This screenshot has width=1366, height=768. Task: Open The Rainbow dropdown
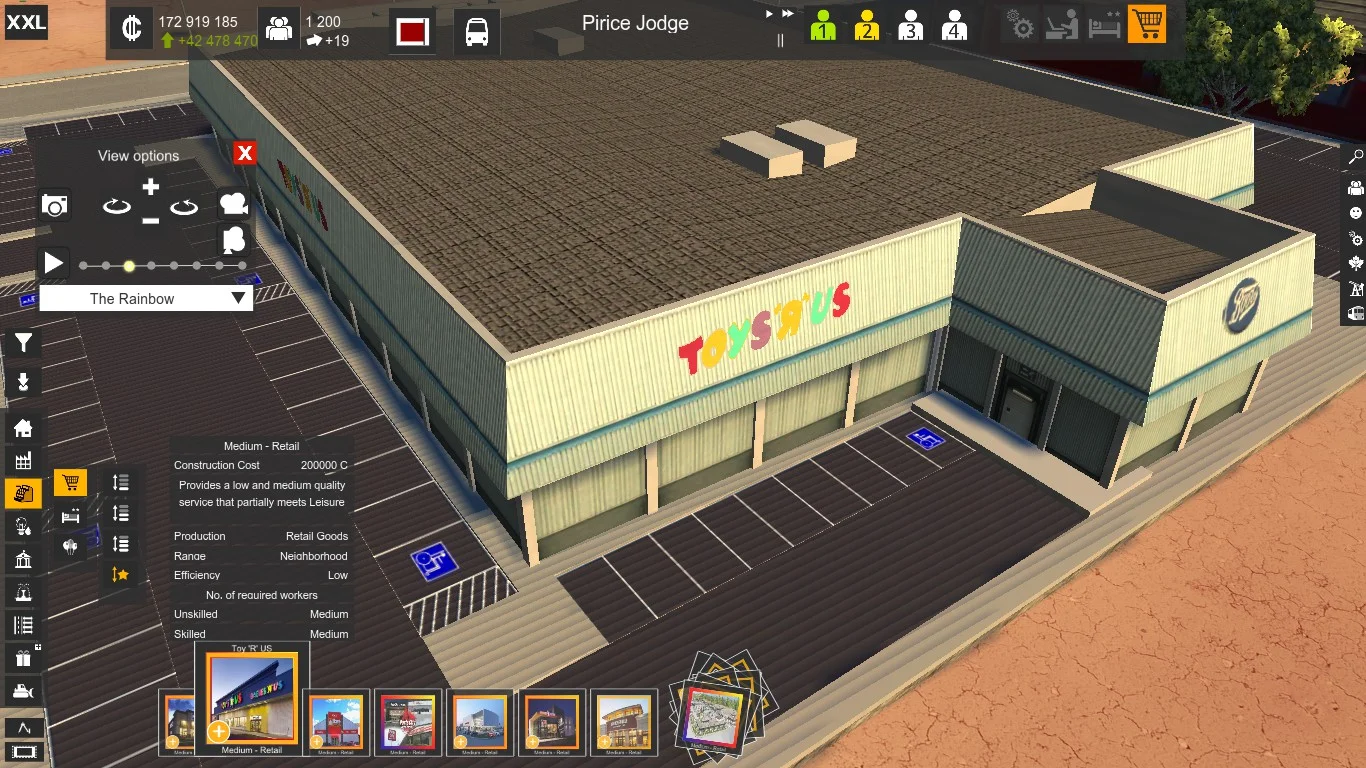pyautogui.click(x=146, y=298)
